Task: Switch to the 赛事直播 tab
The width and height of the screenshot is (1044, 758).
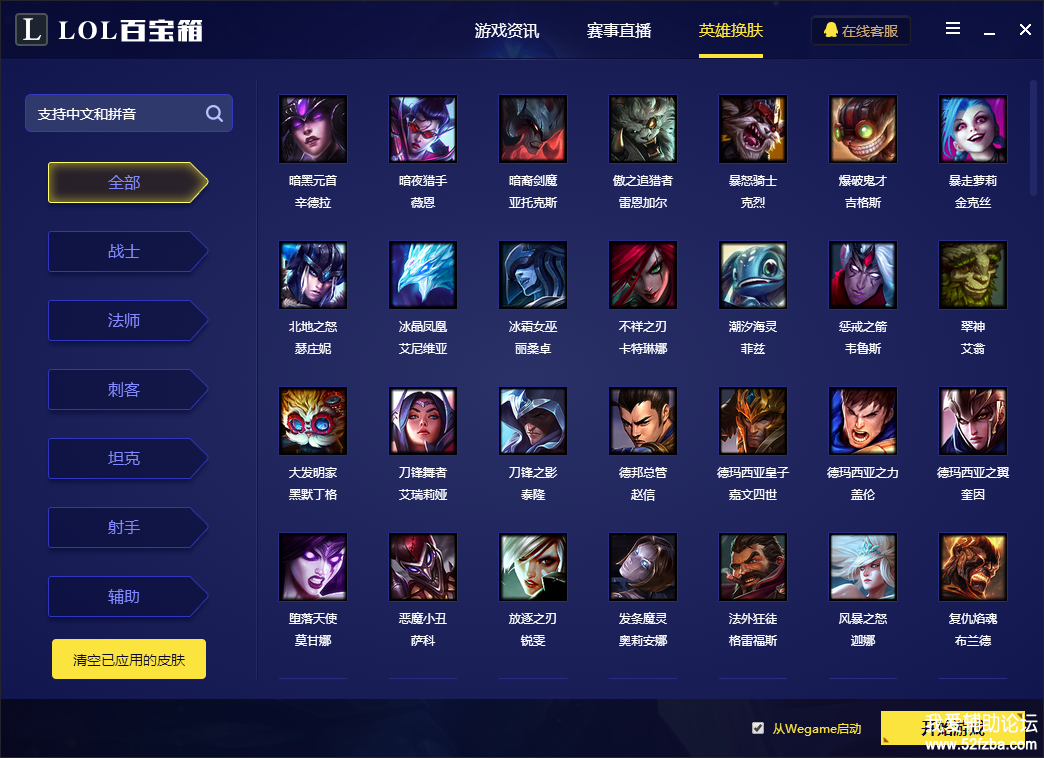Action: click(x=619, y=31)
